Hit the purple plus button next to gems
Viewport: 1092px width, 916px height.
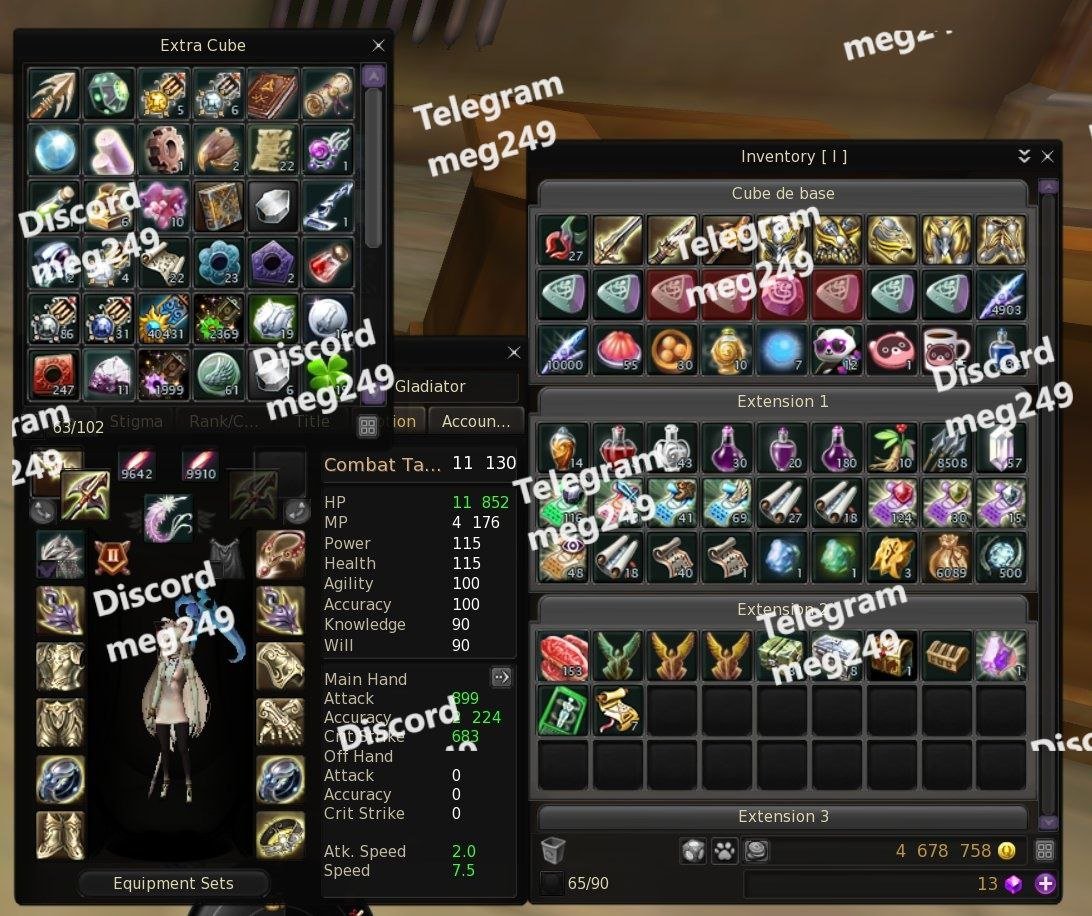1045,883
